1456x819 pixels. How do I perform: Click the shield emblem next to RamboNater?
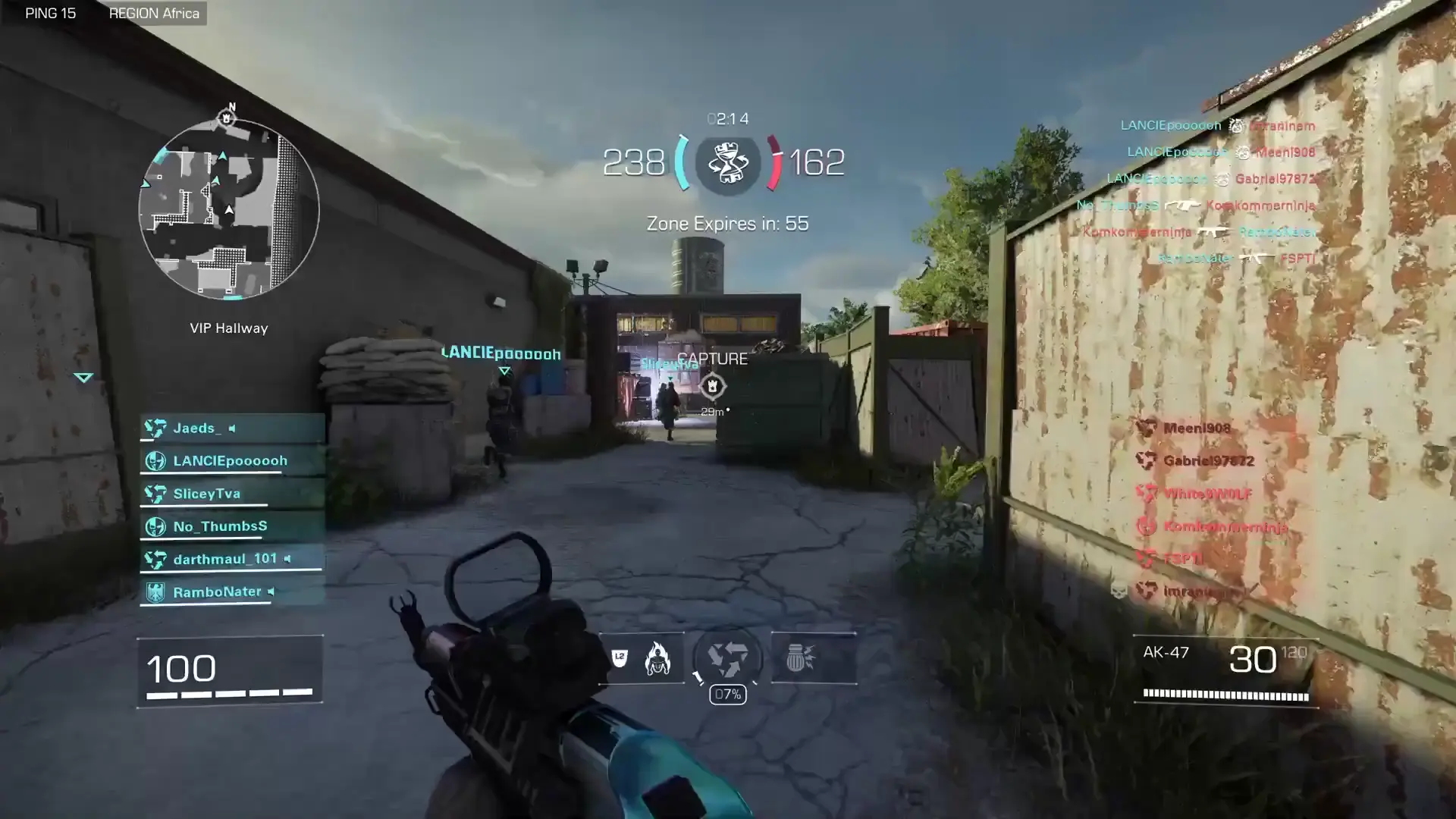157,591
